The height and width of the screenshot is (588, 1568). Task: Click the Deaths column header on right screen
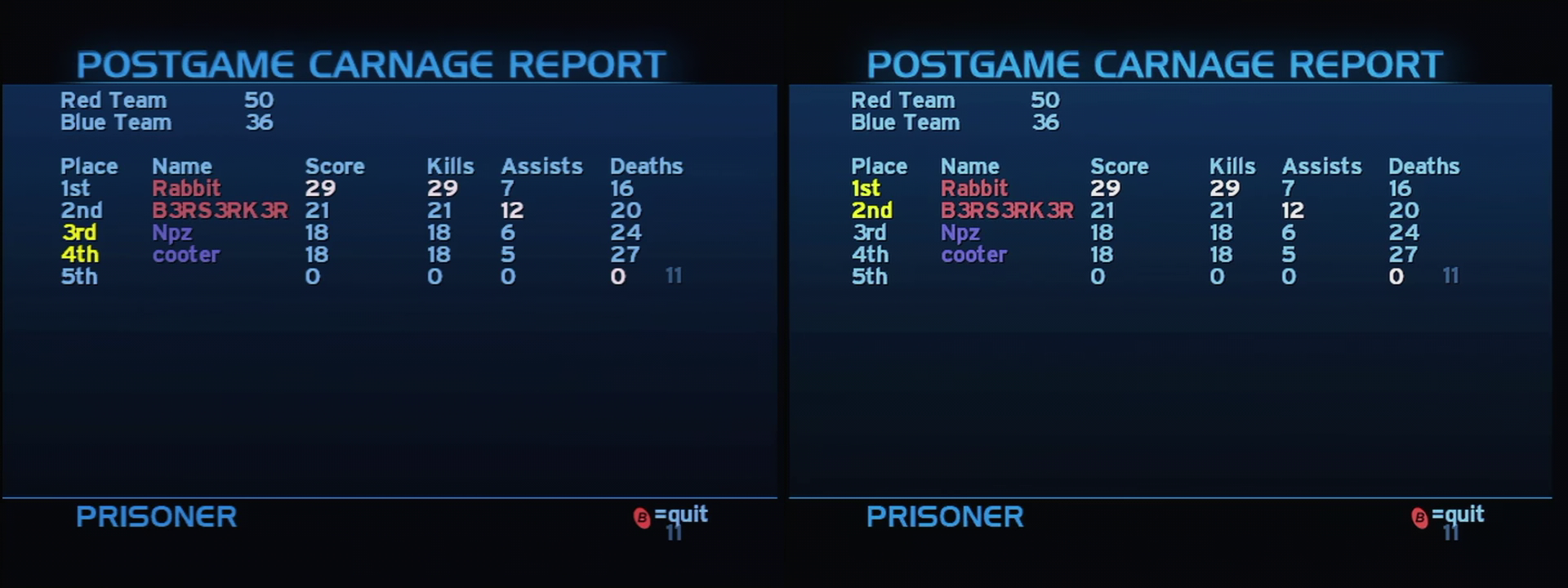1423,166
